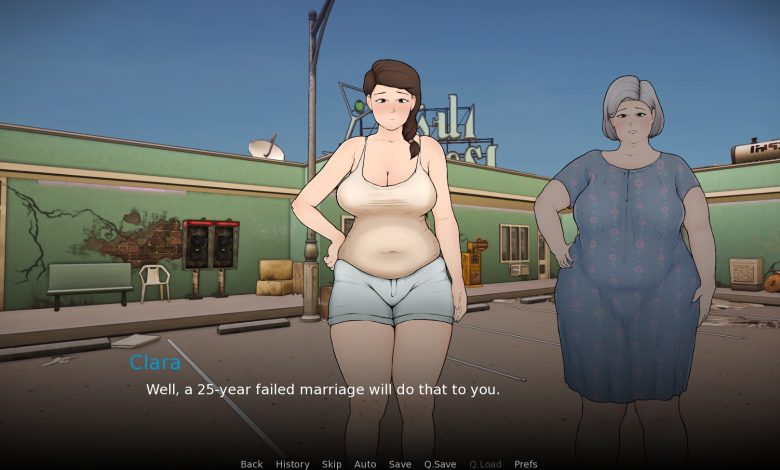Viewport: 780px width, 470px height.
Task: Open the dialogue History log
Action: click(x=292, y=464)
